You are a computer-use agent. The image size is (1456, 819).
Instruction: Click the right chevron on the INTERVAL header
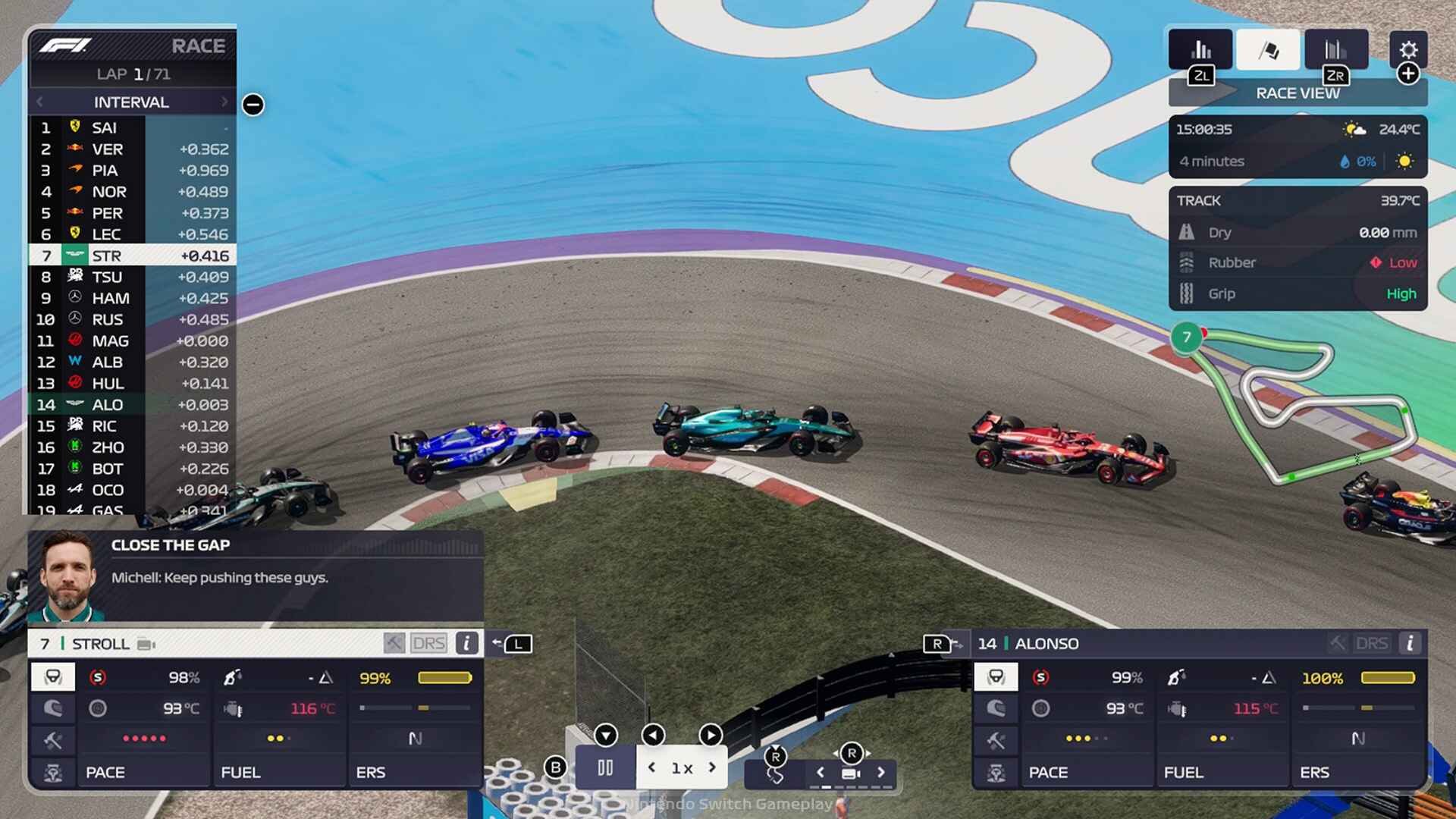[x=224, y=102]
